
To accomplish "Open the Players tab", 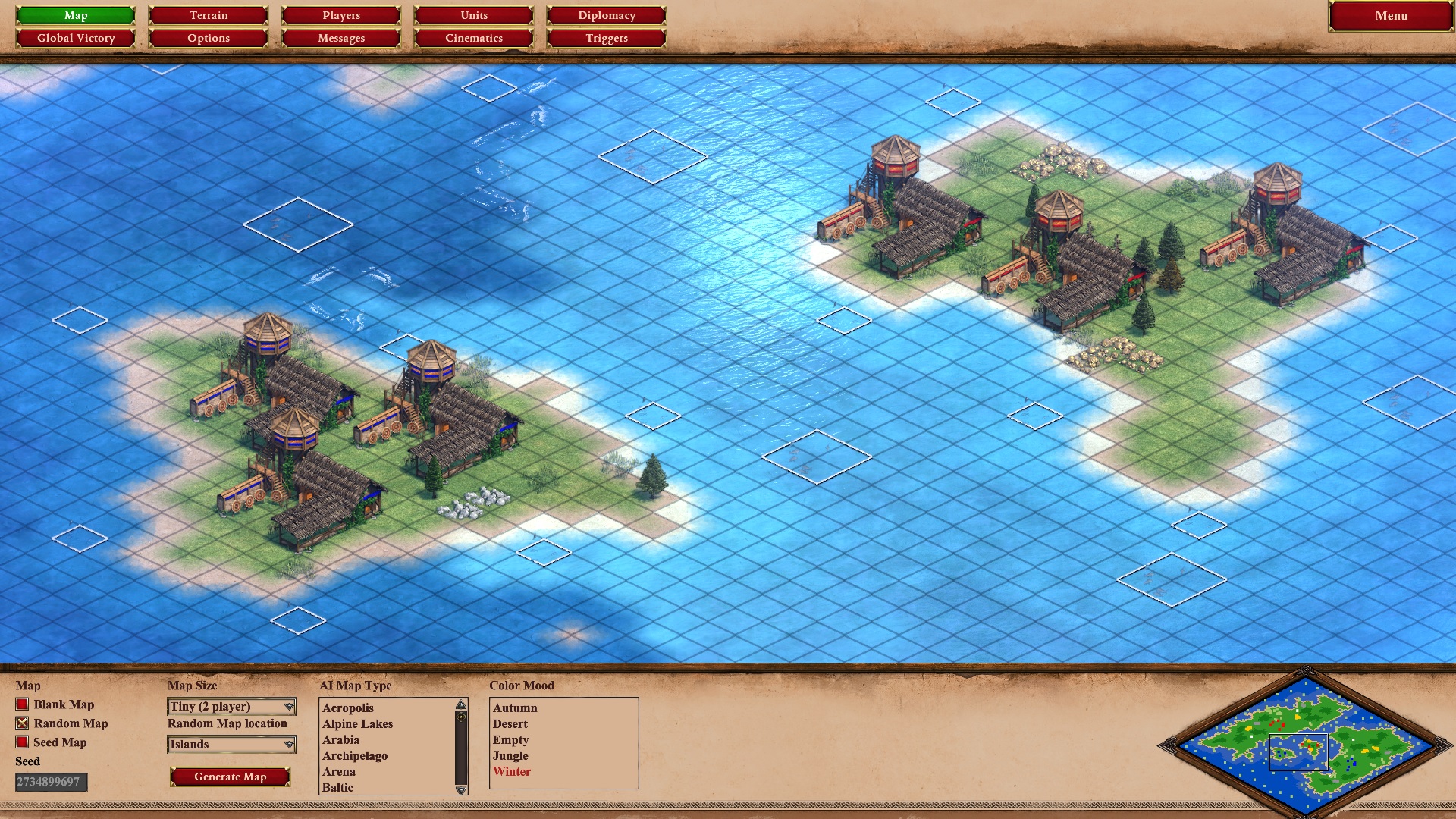I will click(340, 14).
